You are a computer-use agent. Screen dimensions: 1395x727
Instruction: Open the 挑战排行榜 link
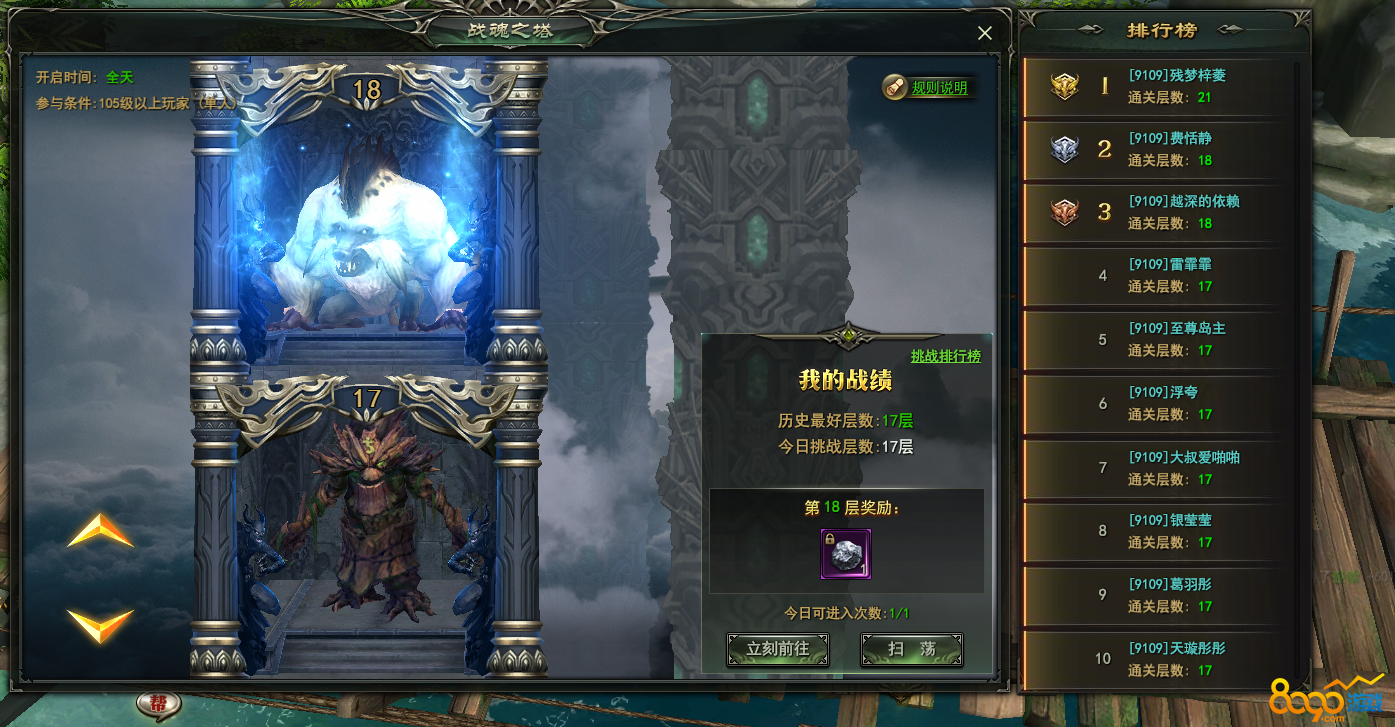[x=945, y=356]
